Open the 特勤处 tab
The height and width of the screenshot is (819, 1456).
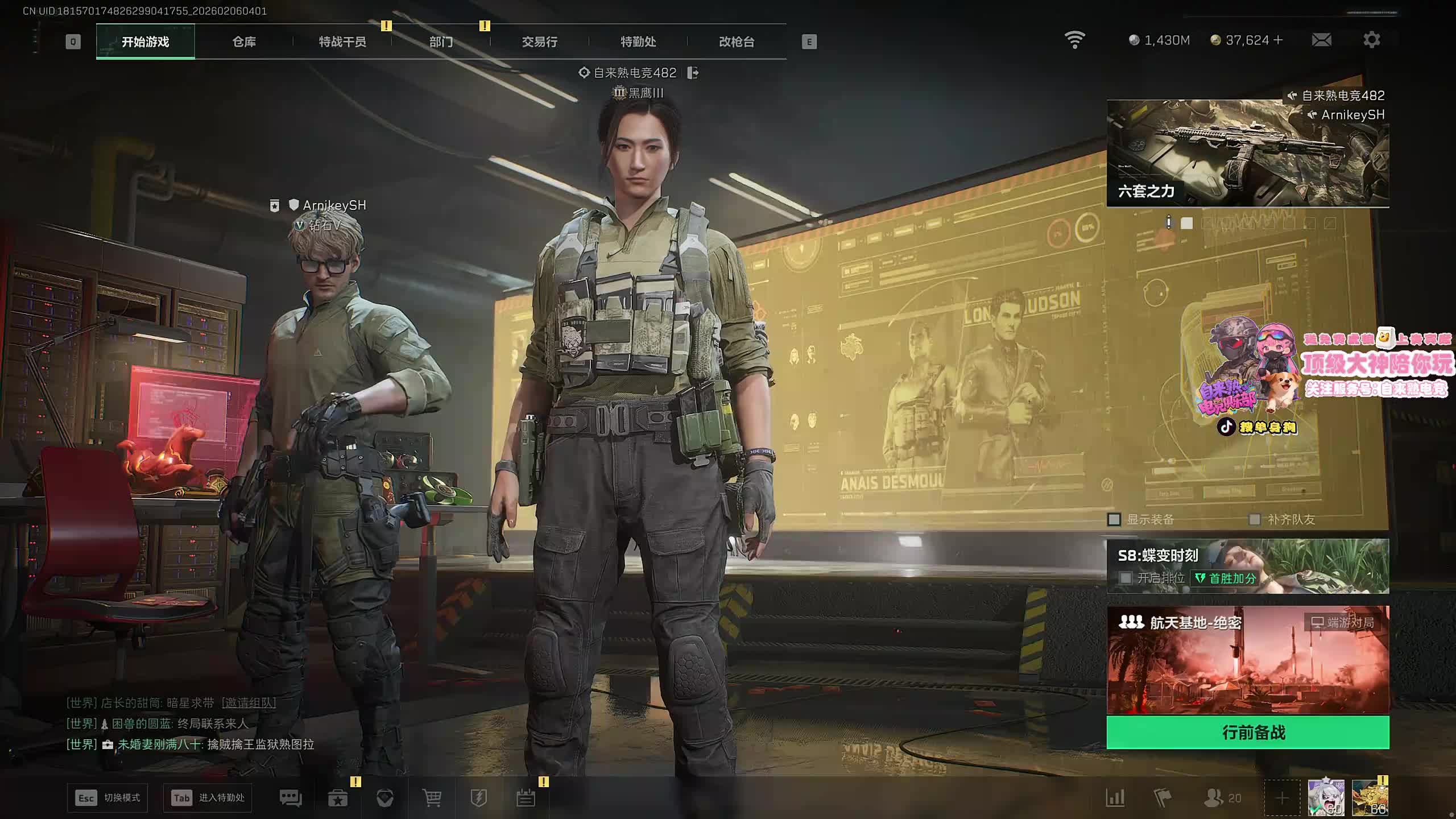638,42
